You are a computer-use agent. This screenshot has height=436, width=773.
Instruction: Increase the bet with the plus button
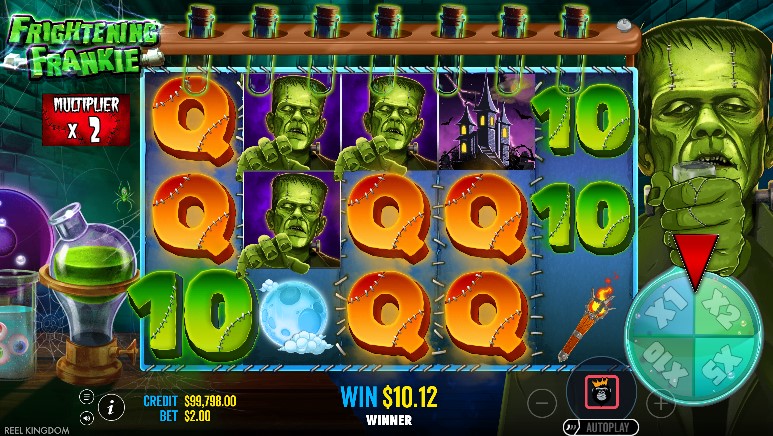[660, 403]
